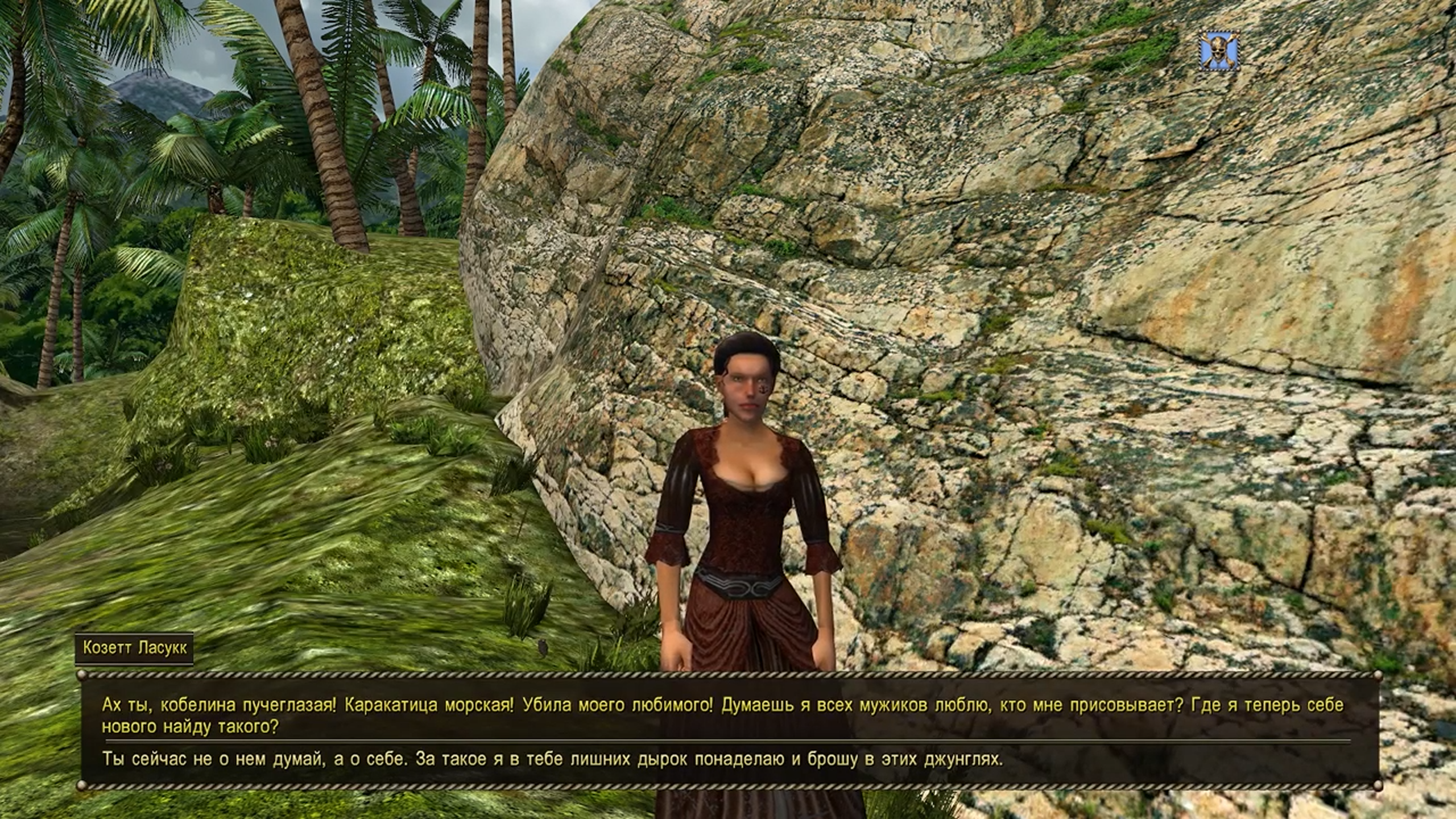Choose the reply about making extra holes

point(552,759)
